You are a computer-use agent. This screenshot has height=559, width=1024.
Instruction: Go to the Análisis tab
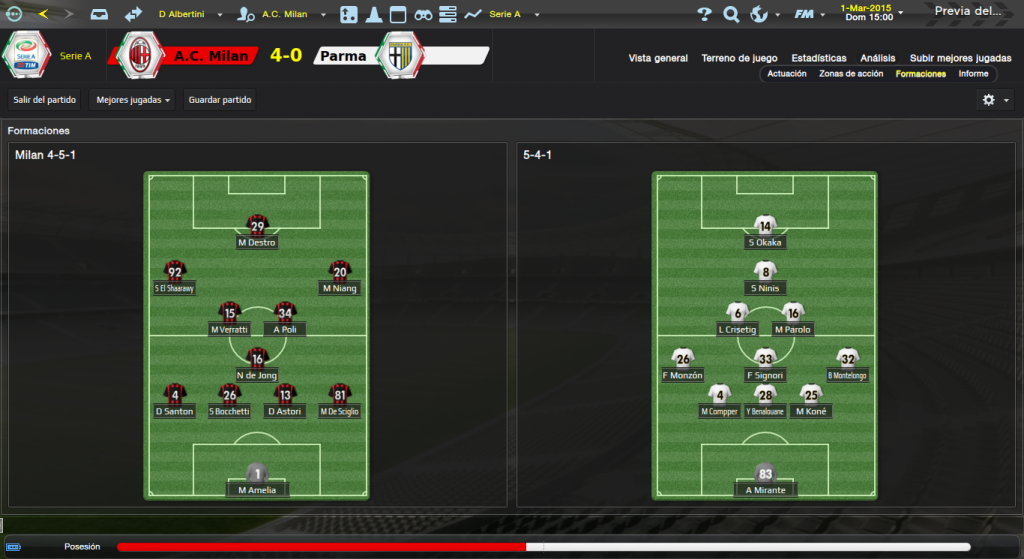coord(878,58)
